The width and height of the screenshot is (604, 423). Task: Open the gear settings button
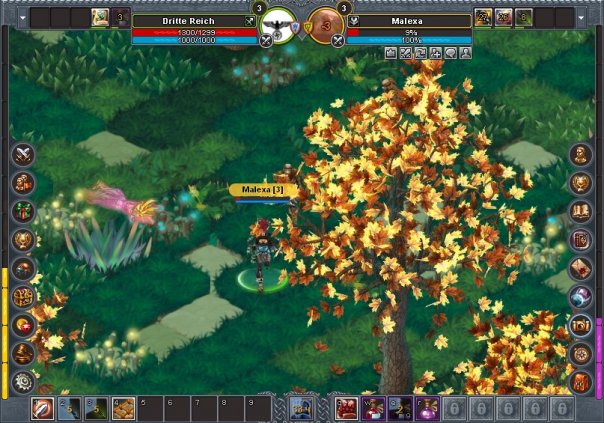[24, 381]
